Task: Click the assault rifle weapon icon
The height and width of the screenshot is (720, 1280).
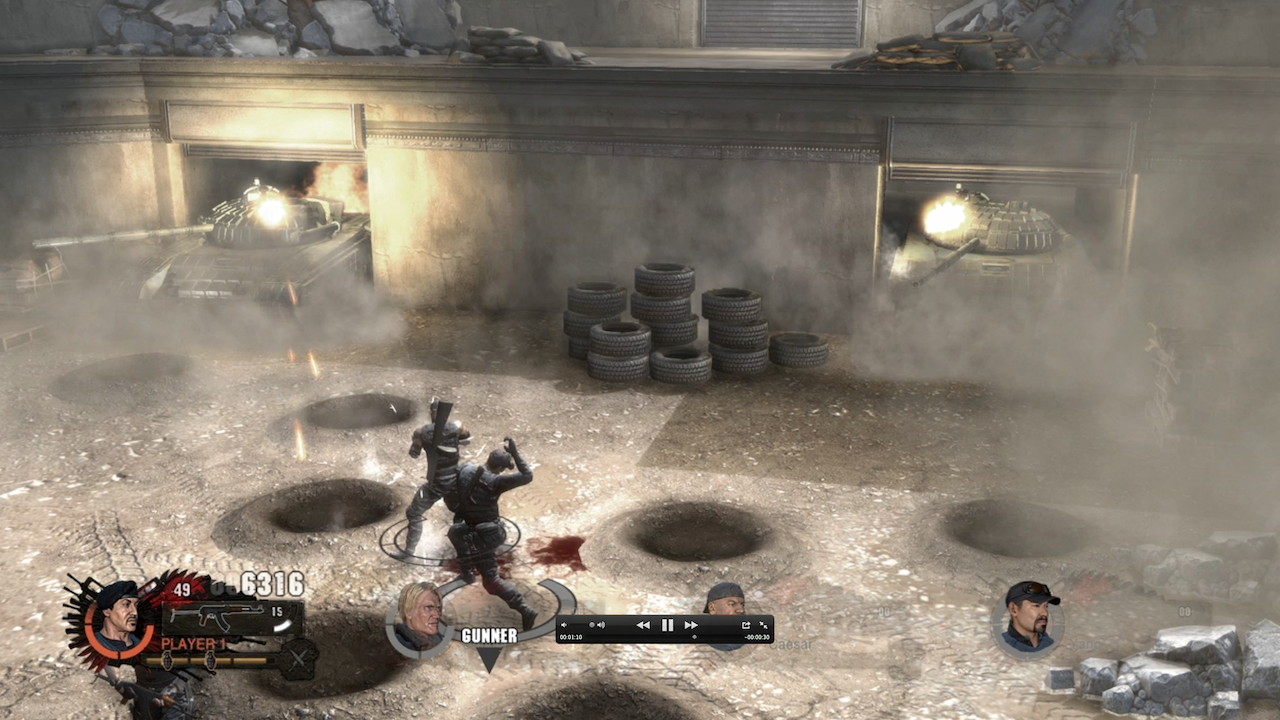Action: (218, 613)
